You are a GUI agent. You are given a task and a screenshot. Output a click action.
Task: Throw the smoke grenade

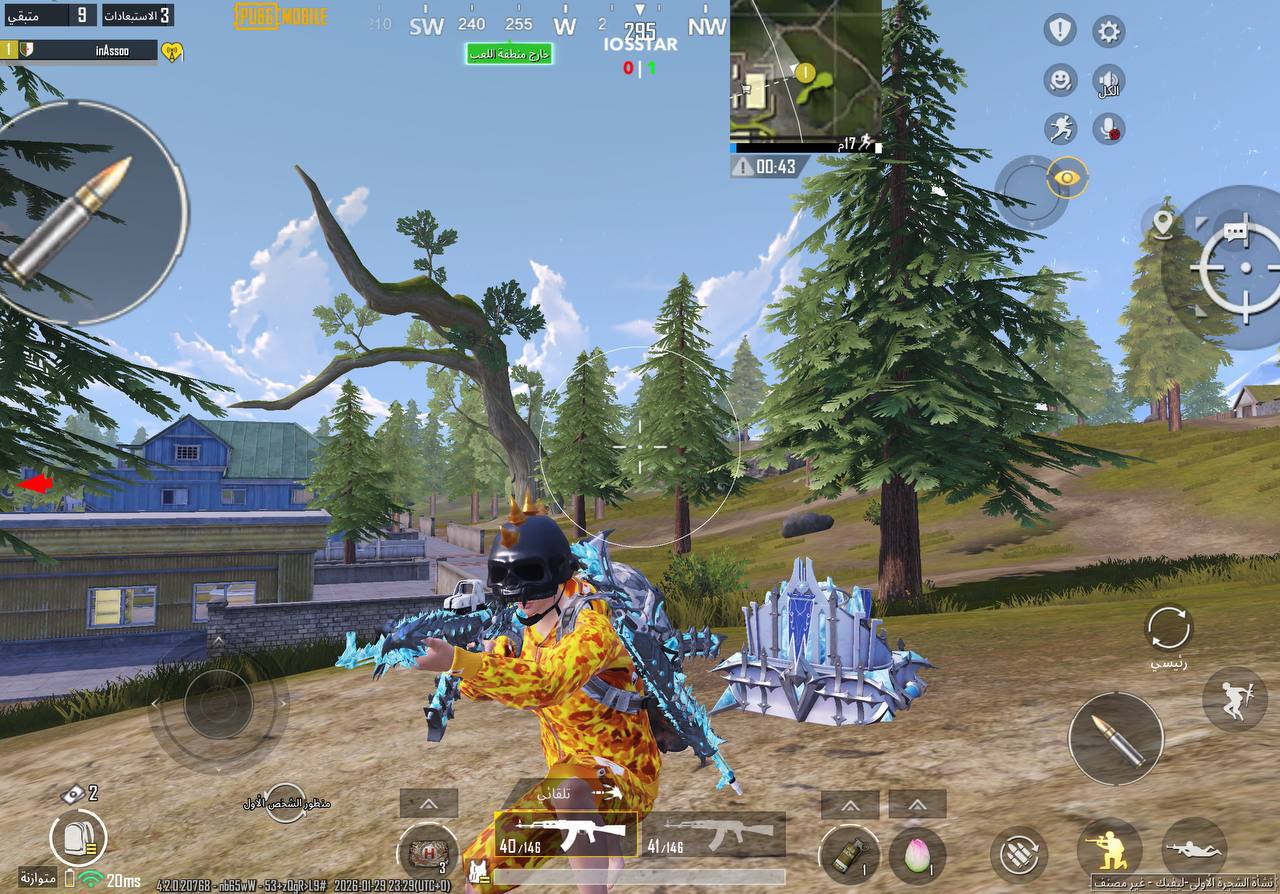[x=850, y=853]
